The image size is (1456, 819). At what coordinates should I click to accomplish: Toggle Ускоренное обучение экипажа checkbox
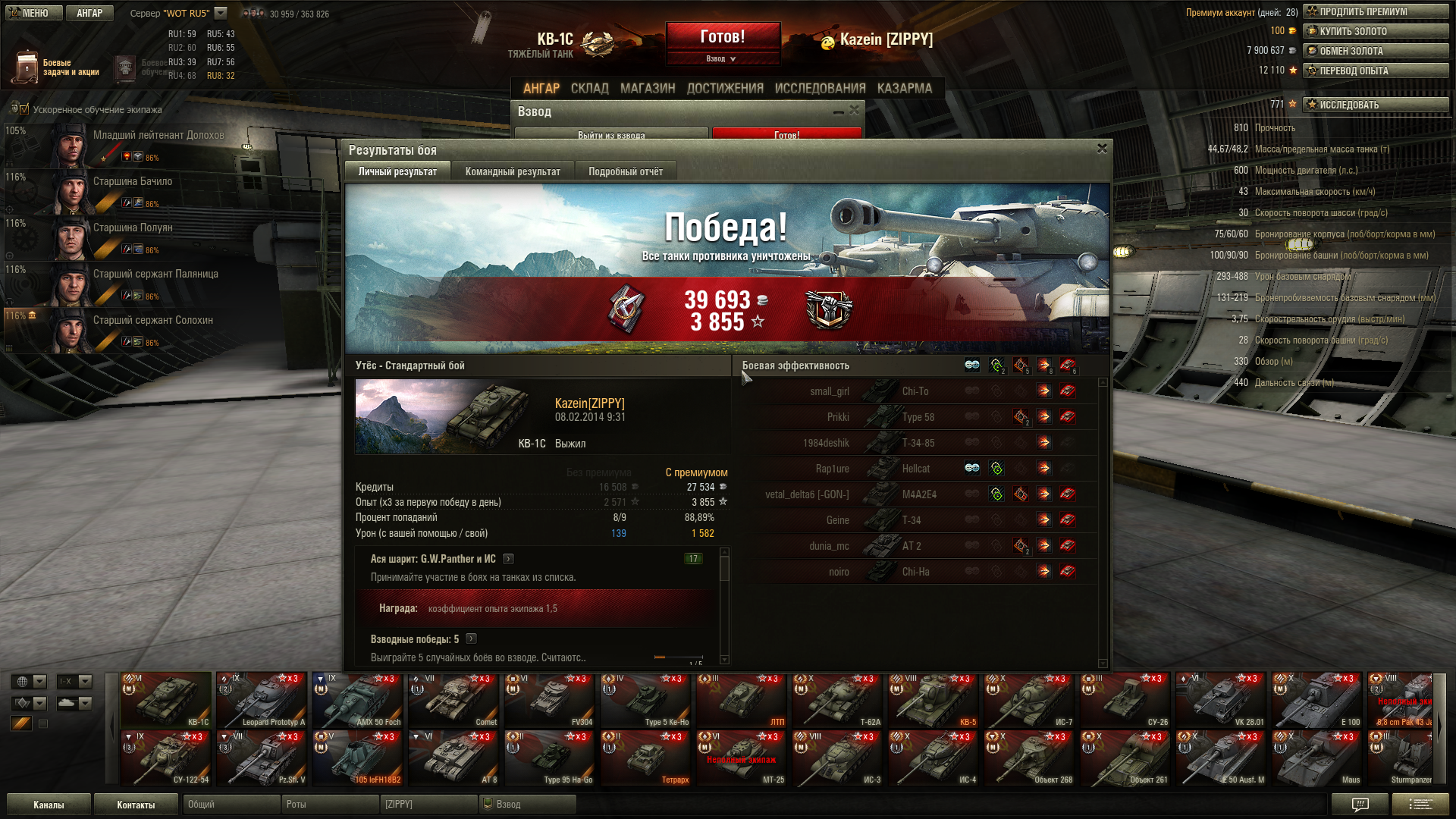24,110
